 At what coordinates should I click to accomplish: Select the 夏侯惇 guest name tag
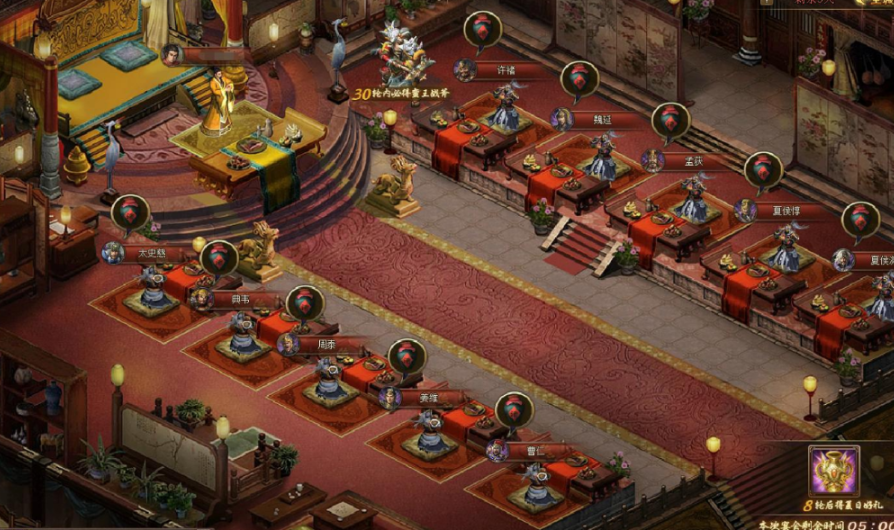click(x=786, y=211)
